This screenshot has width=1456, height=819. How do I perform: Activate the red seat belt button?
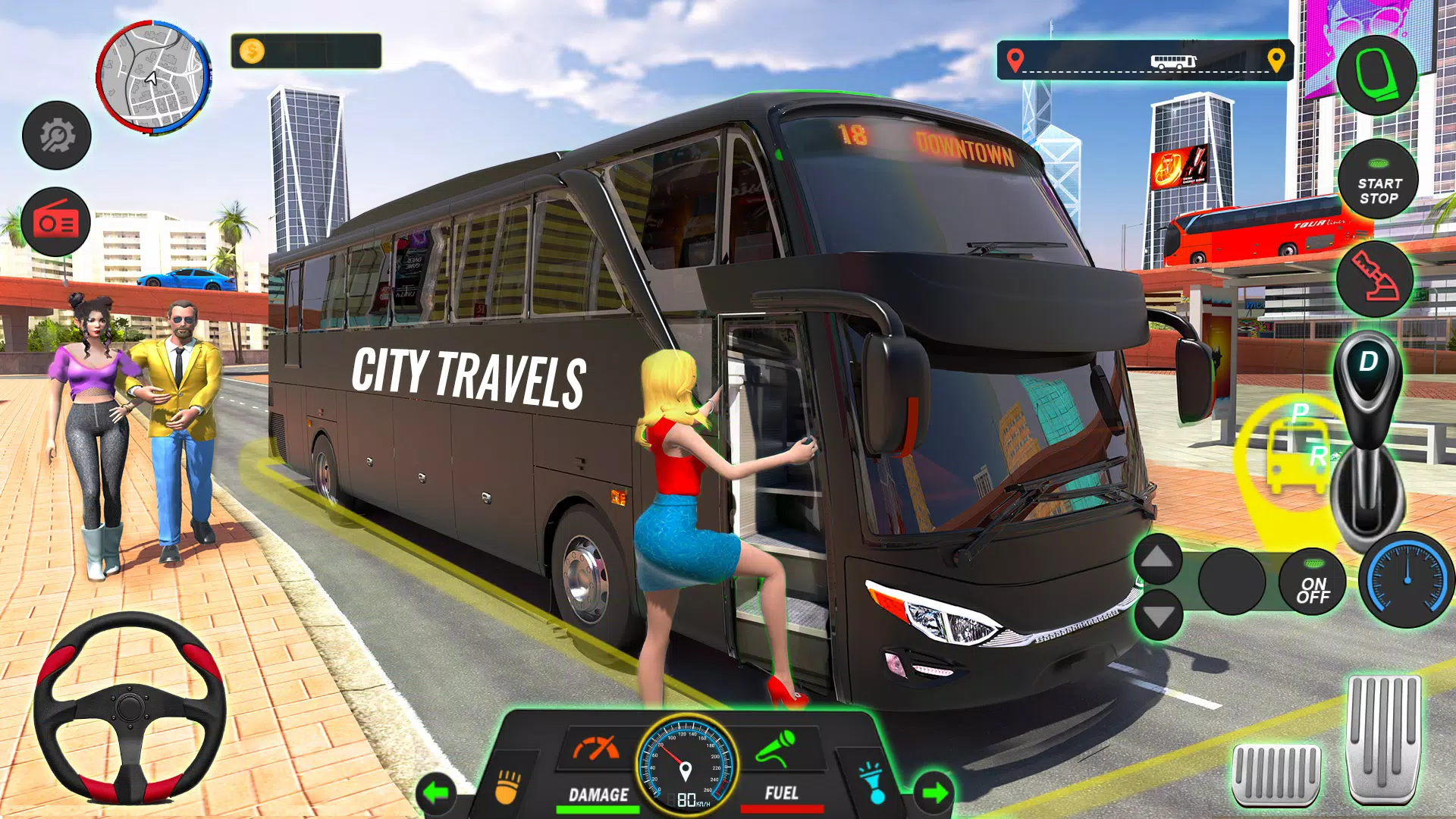pyautogui.click(x=1374, y=278)
